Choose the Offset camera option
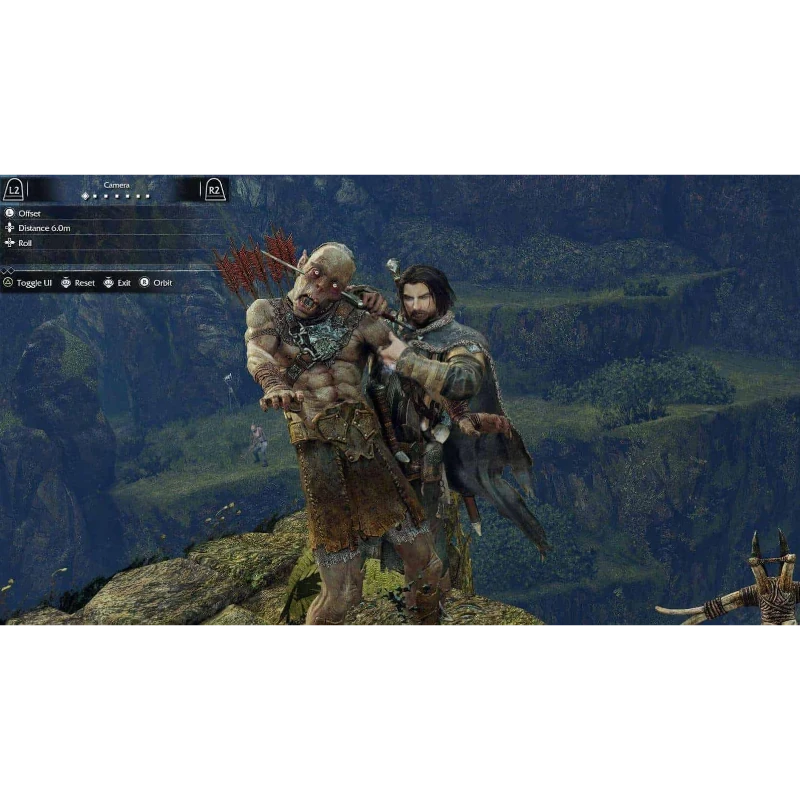Image resolution: width=800 pixels, height=800 pixels. pyautogui.click(x=30, y=213)
